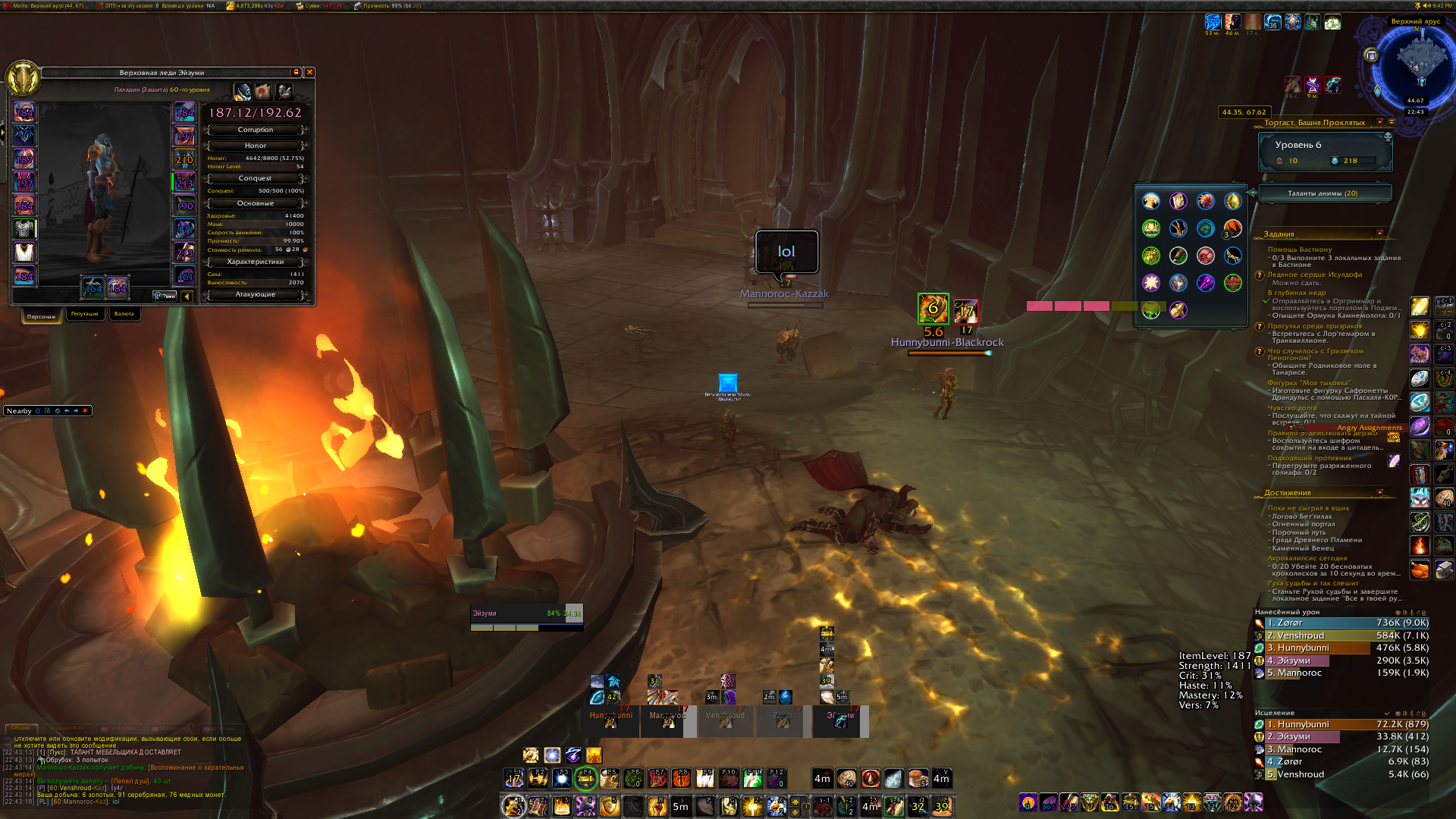Activate the F4 action bar ability
This screenshot has height=819, width=1456.
coord(585,778)
